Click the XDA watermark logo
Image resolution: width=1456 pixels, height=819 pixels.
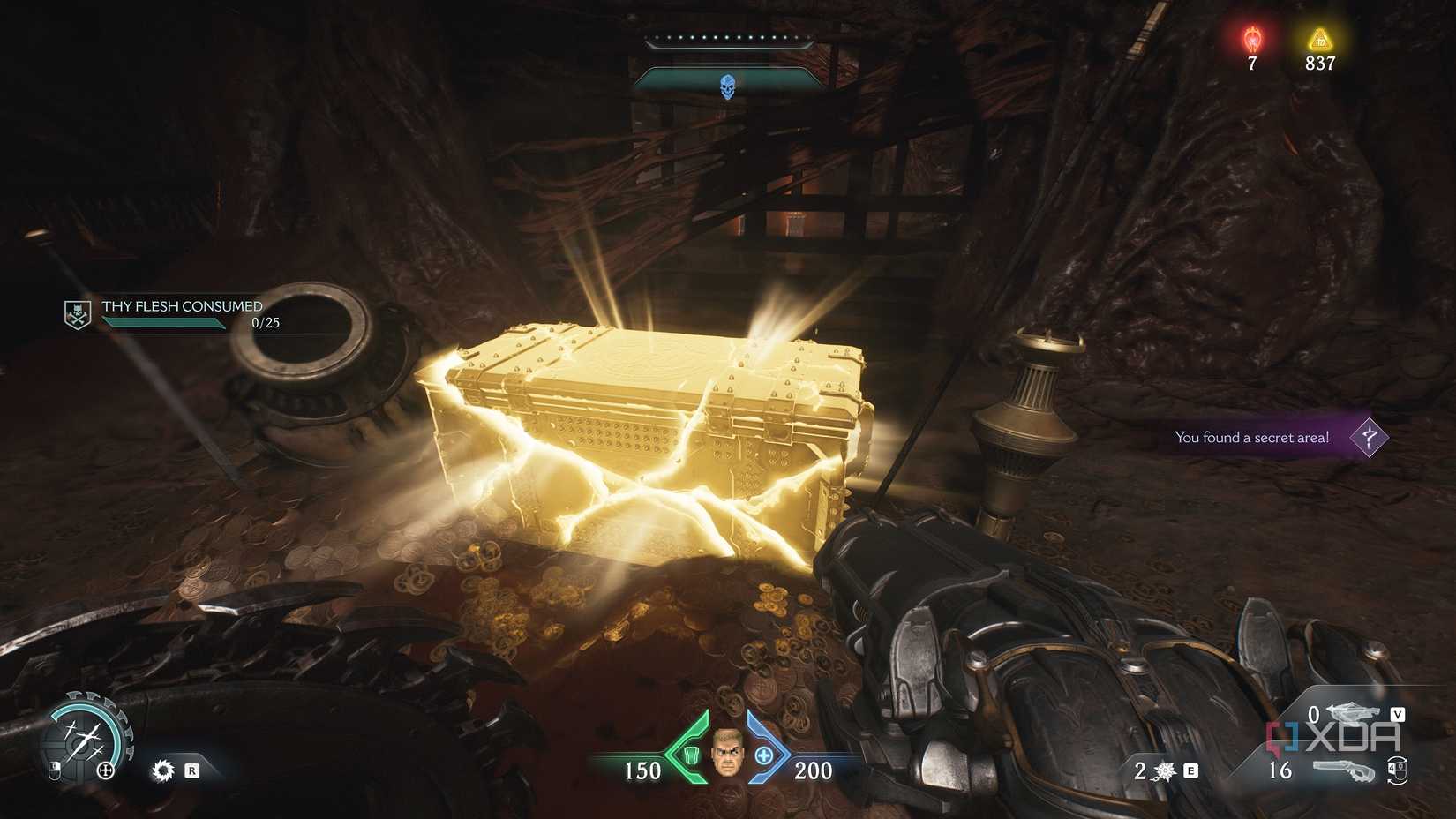pos(1333,734)
